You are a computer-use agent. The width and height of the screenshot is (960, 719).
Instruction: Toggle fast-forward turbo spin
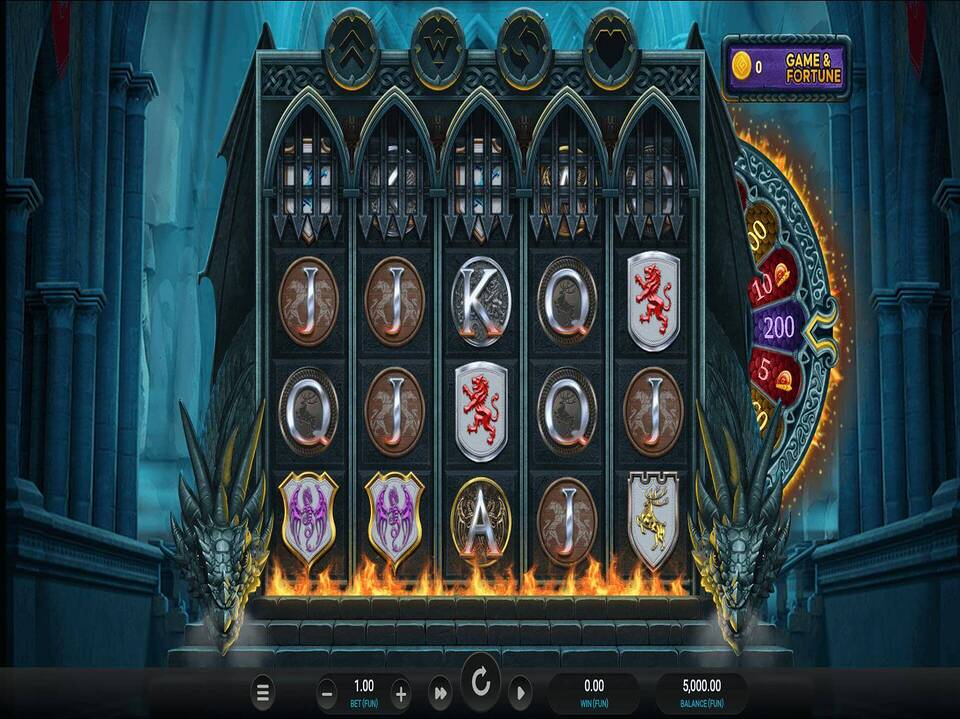[x=440, y=692]
